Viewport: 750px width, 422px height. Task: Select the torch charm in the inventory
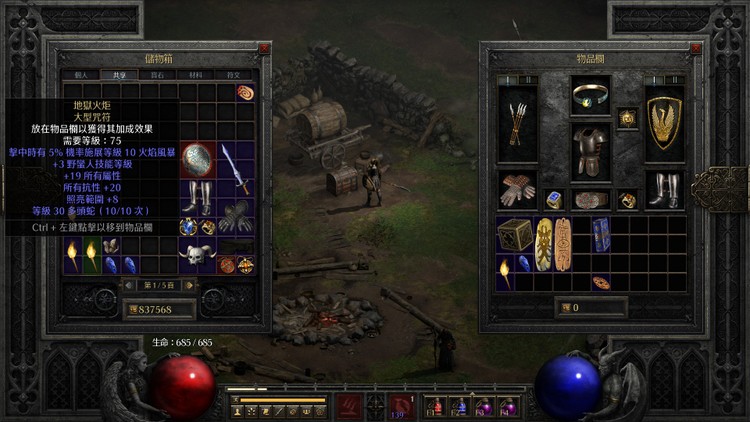click(x=503, y=267)
